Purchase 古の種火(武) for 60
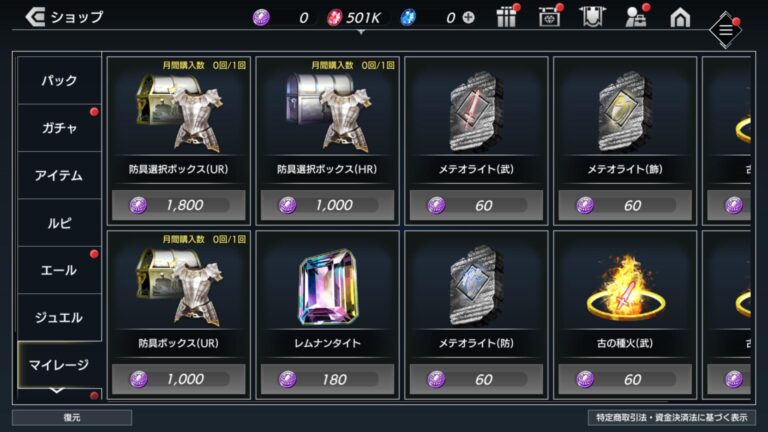768x432 pixels. coord(622,380)
